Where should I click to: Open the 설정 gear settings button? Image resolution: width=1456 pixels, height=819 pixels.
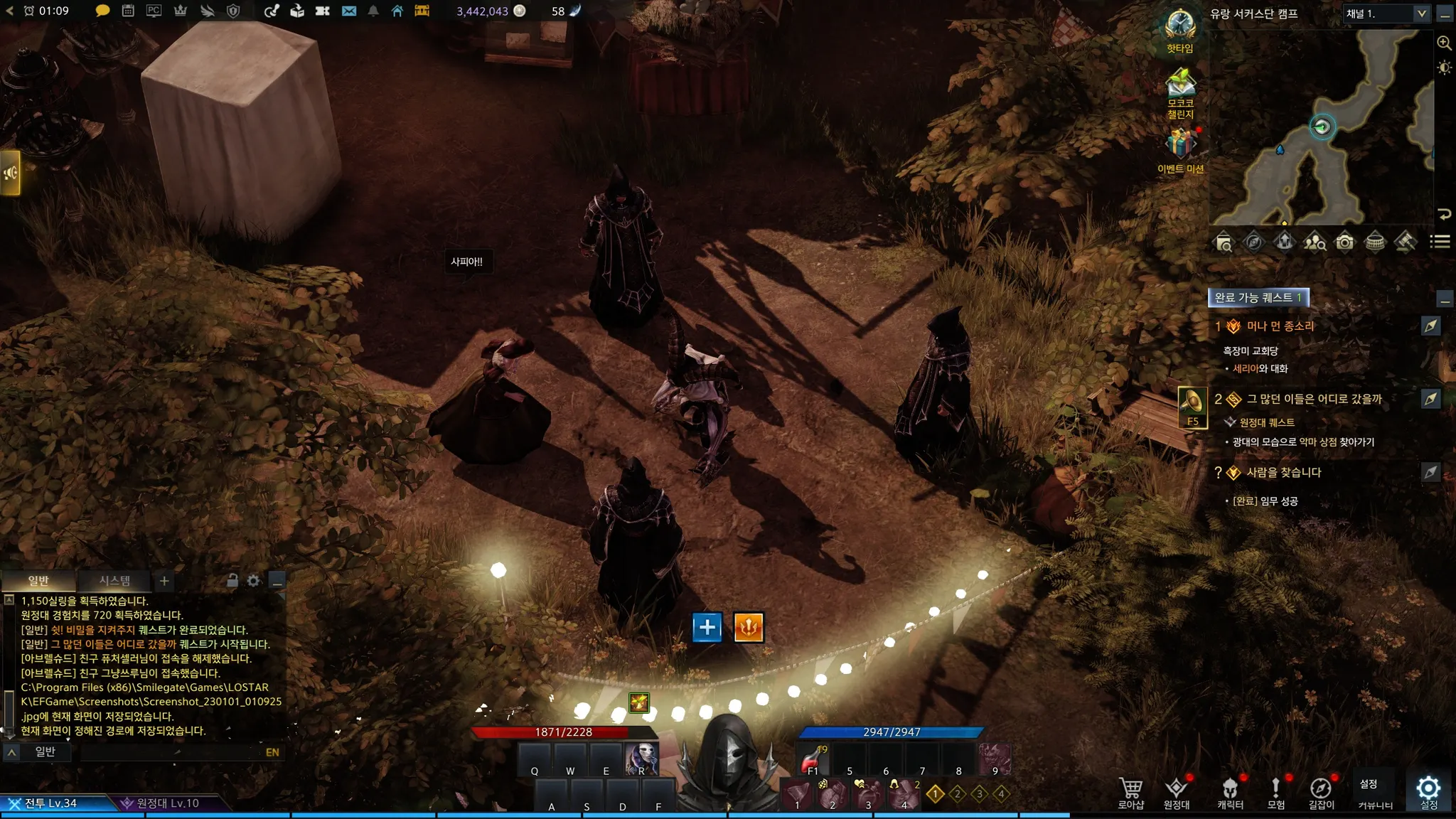point(1428,789)
